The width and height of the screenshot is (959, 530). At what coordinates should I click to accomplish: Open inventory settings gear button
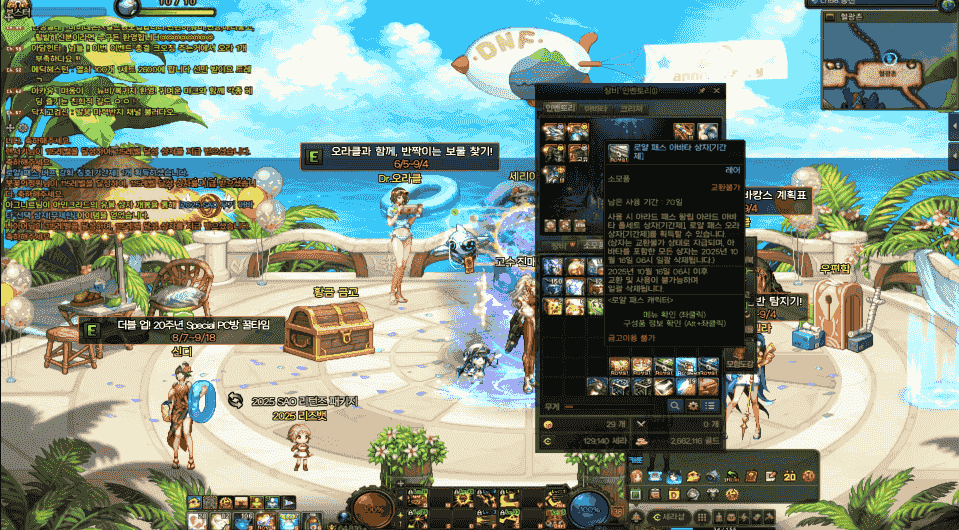click(692, 406)
